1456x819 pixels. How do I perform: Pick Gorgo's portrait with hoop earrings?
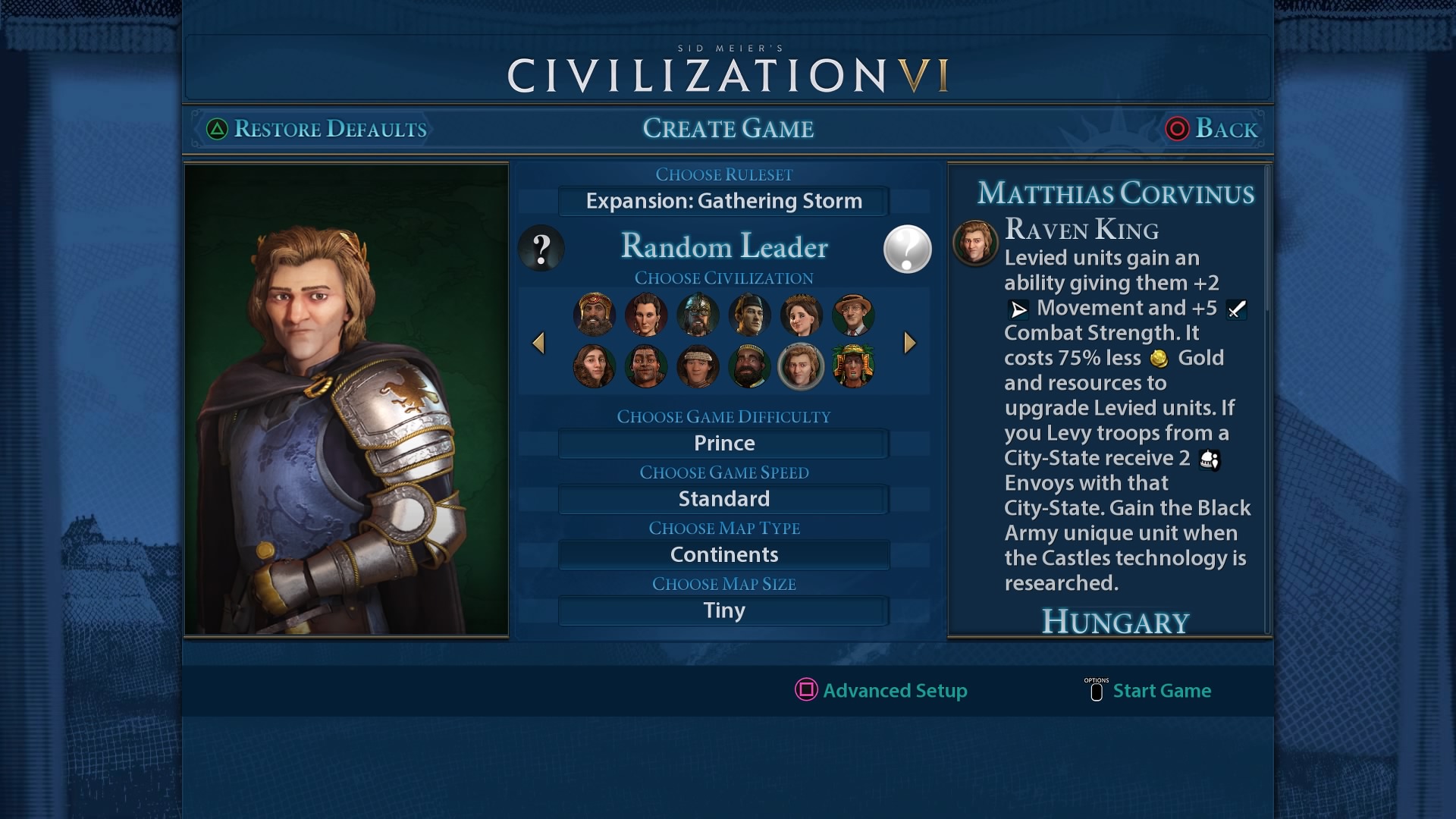click(x=646, y=315)
